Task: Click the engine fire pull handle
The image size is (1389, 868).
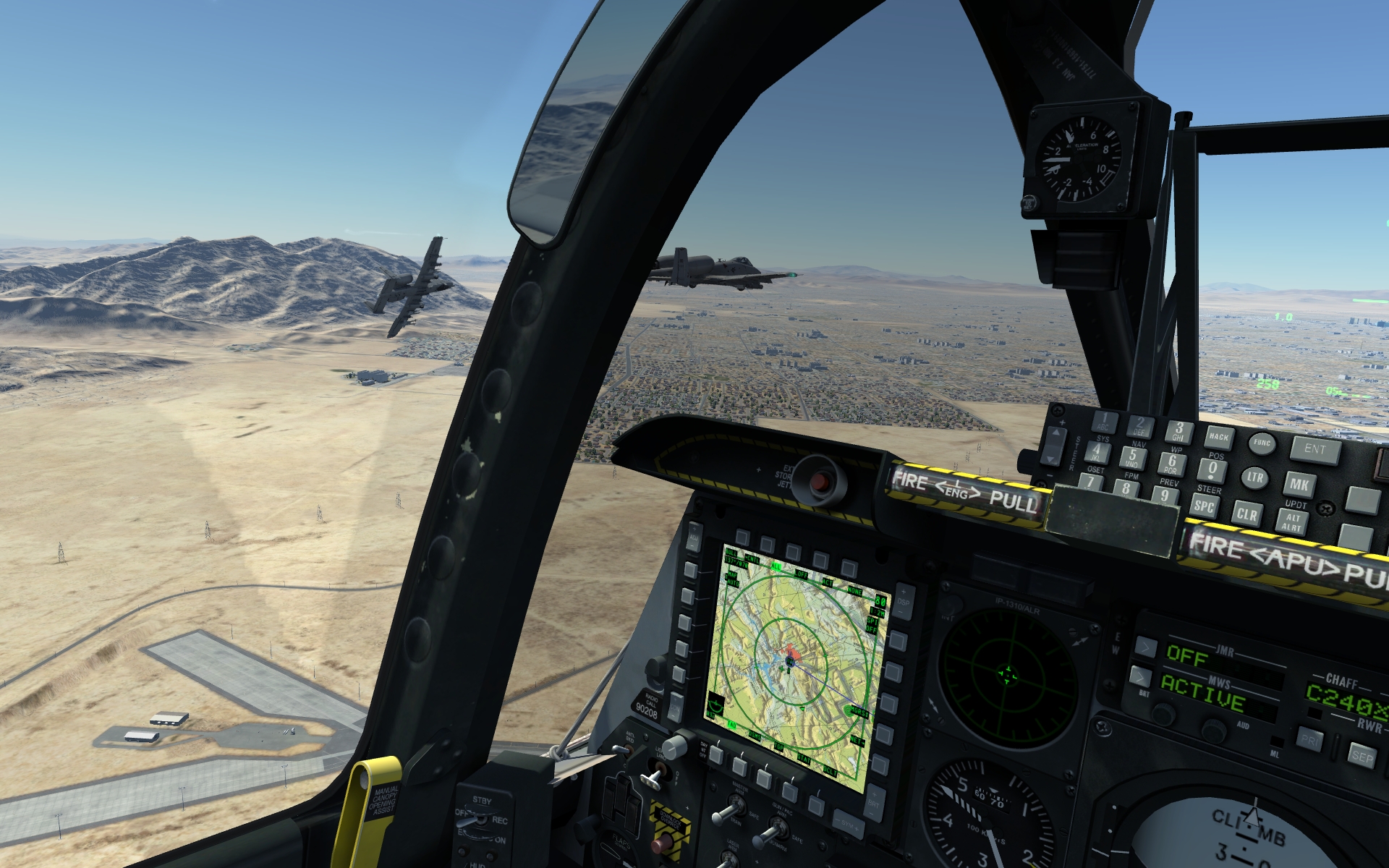Action: (x=964, y=493)
